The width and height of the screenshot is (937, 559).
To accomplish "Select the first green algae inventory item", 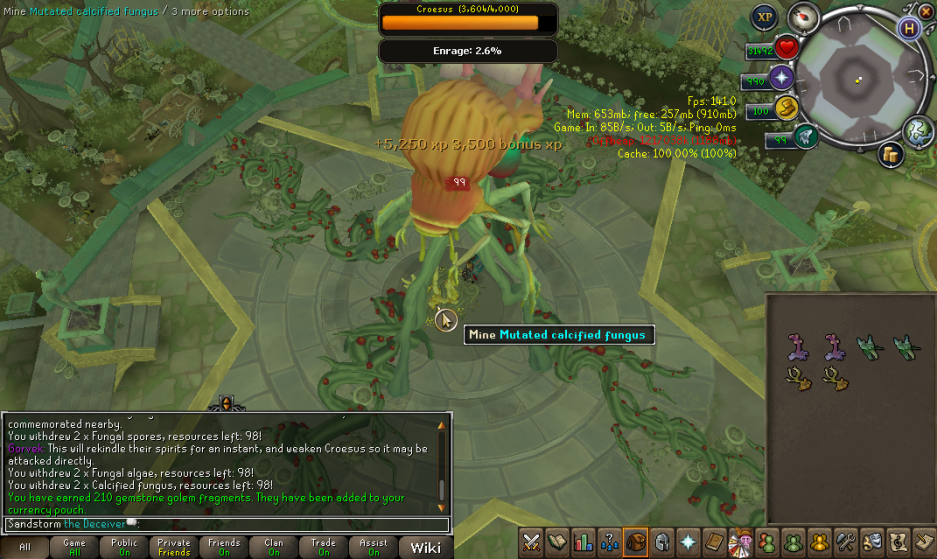I will (868, 346).
